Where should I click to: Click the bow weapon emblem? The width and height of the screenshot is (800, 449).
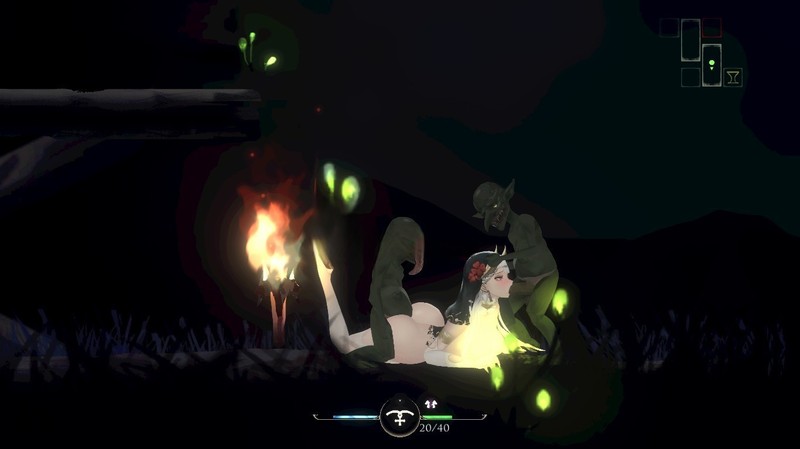[x=400, y=416]
